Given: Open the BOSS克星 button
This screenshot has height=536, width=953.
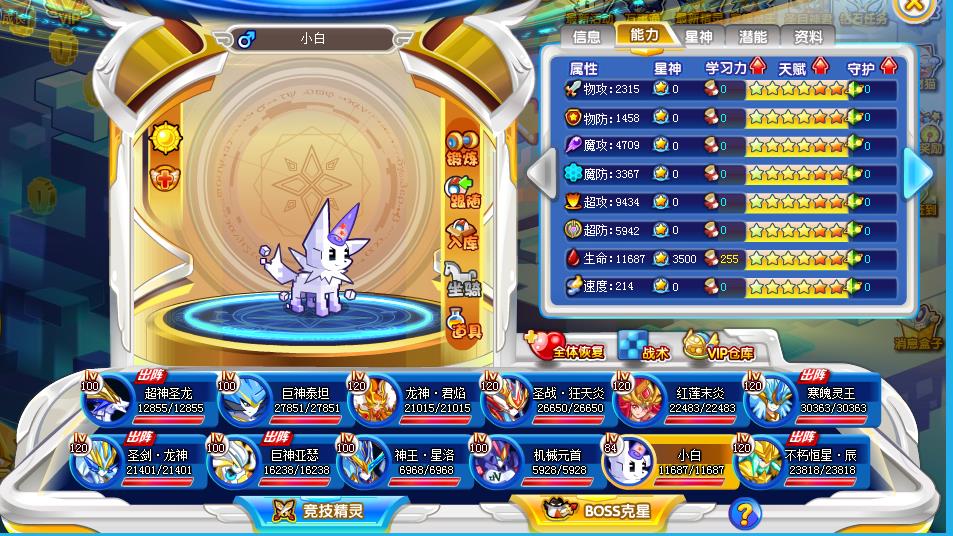Looking at the screenshot, I should point(601,511).
